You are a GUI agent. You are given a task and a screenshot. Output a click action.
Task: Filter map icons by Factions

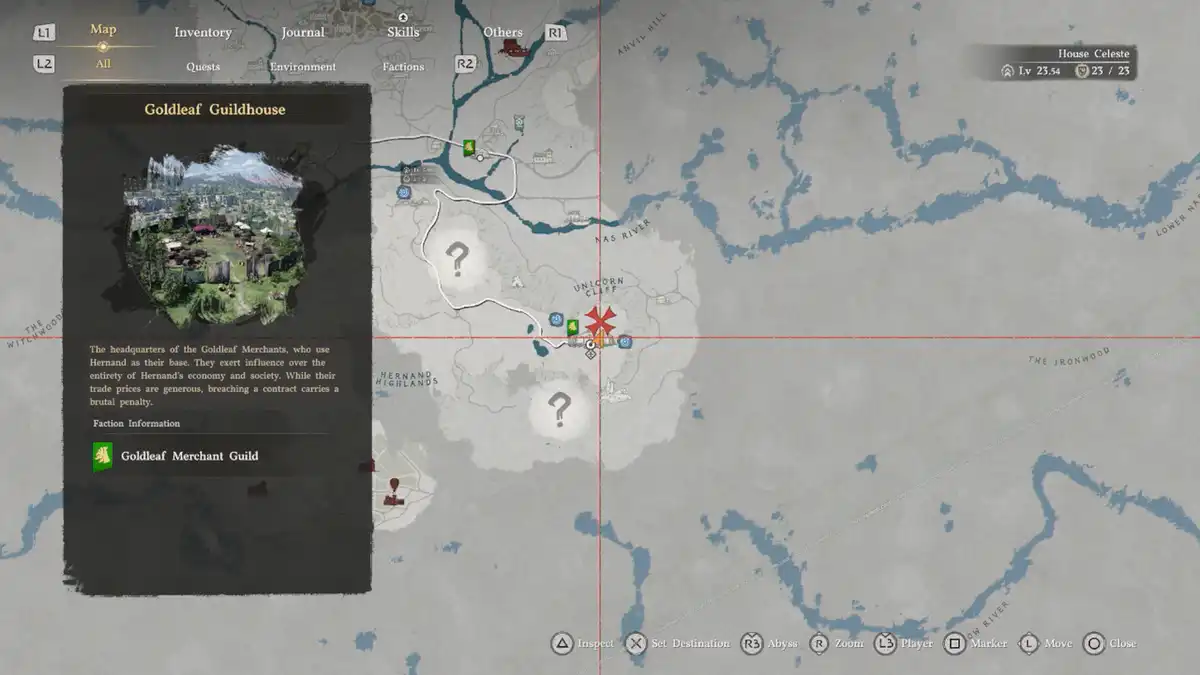(x=403, y=67)
